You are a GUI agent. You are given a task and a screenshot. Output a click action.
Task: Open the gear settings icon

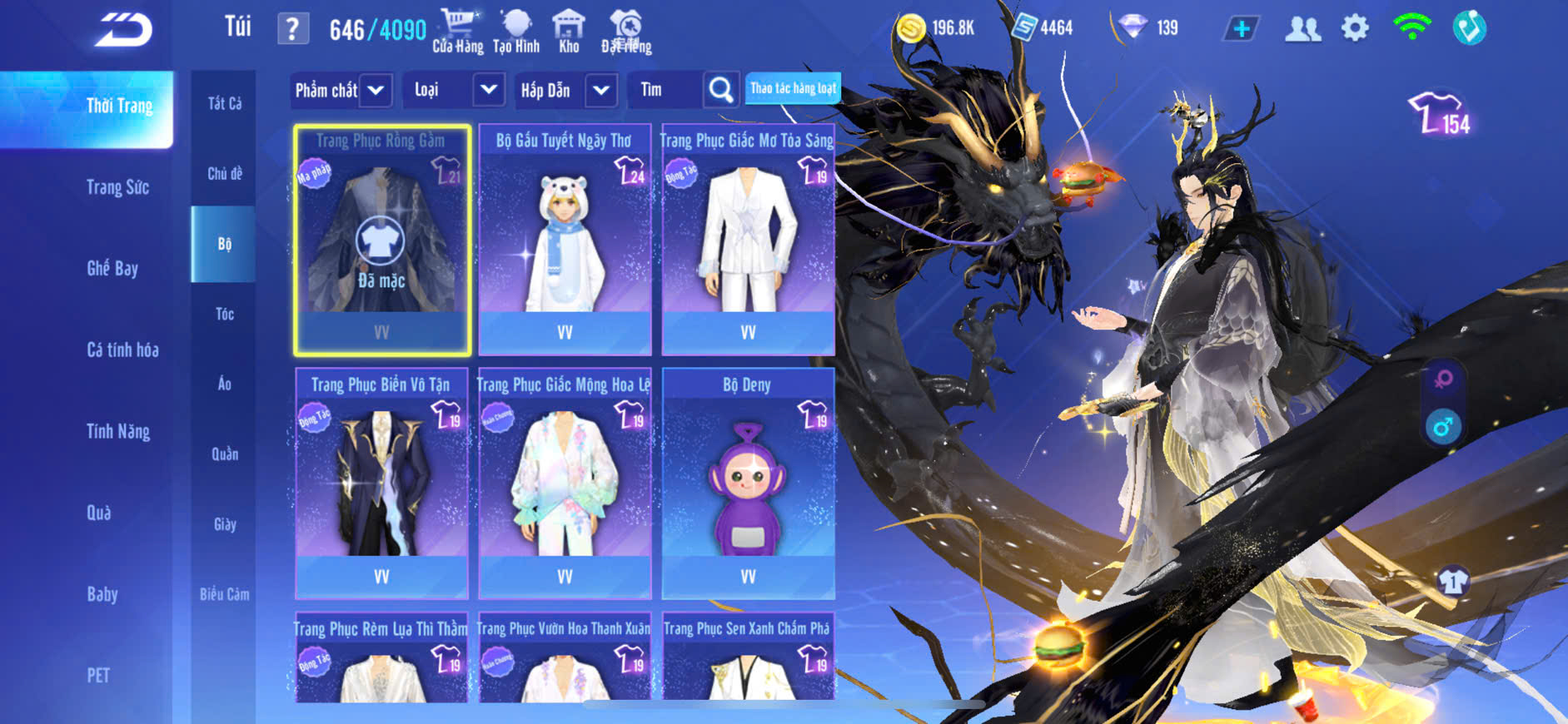point(1355,28)
